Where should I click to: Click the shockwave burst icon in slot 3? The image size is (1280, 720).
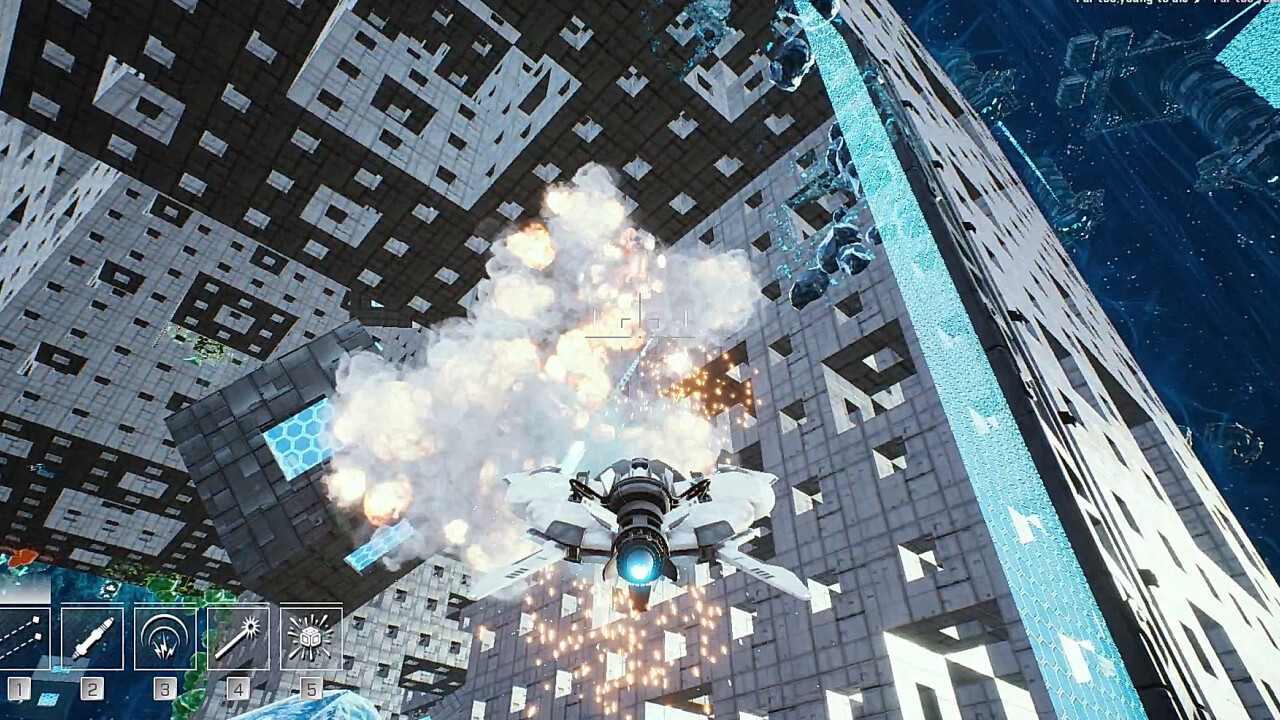pyautogui.click(x=163, y=636)
